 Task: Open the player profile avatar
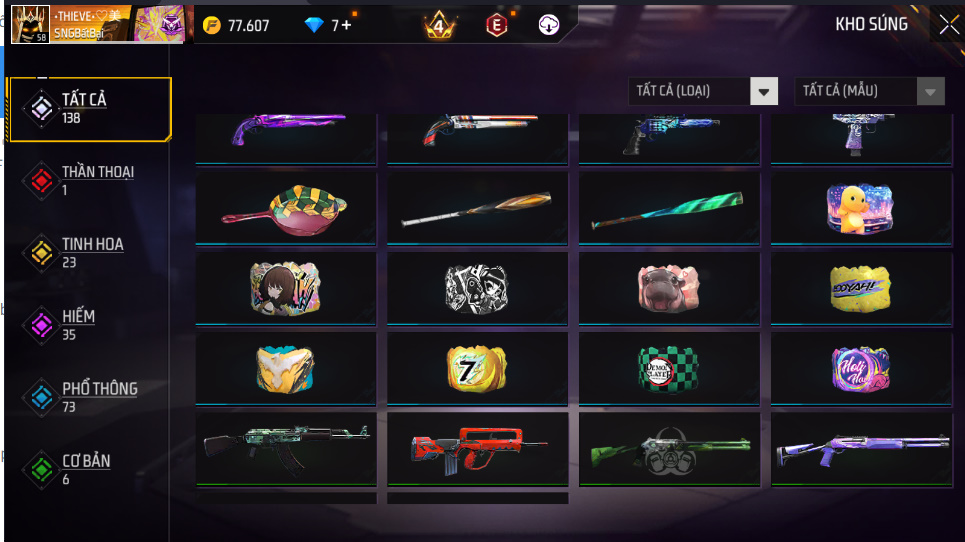click(x=29, y=24)
